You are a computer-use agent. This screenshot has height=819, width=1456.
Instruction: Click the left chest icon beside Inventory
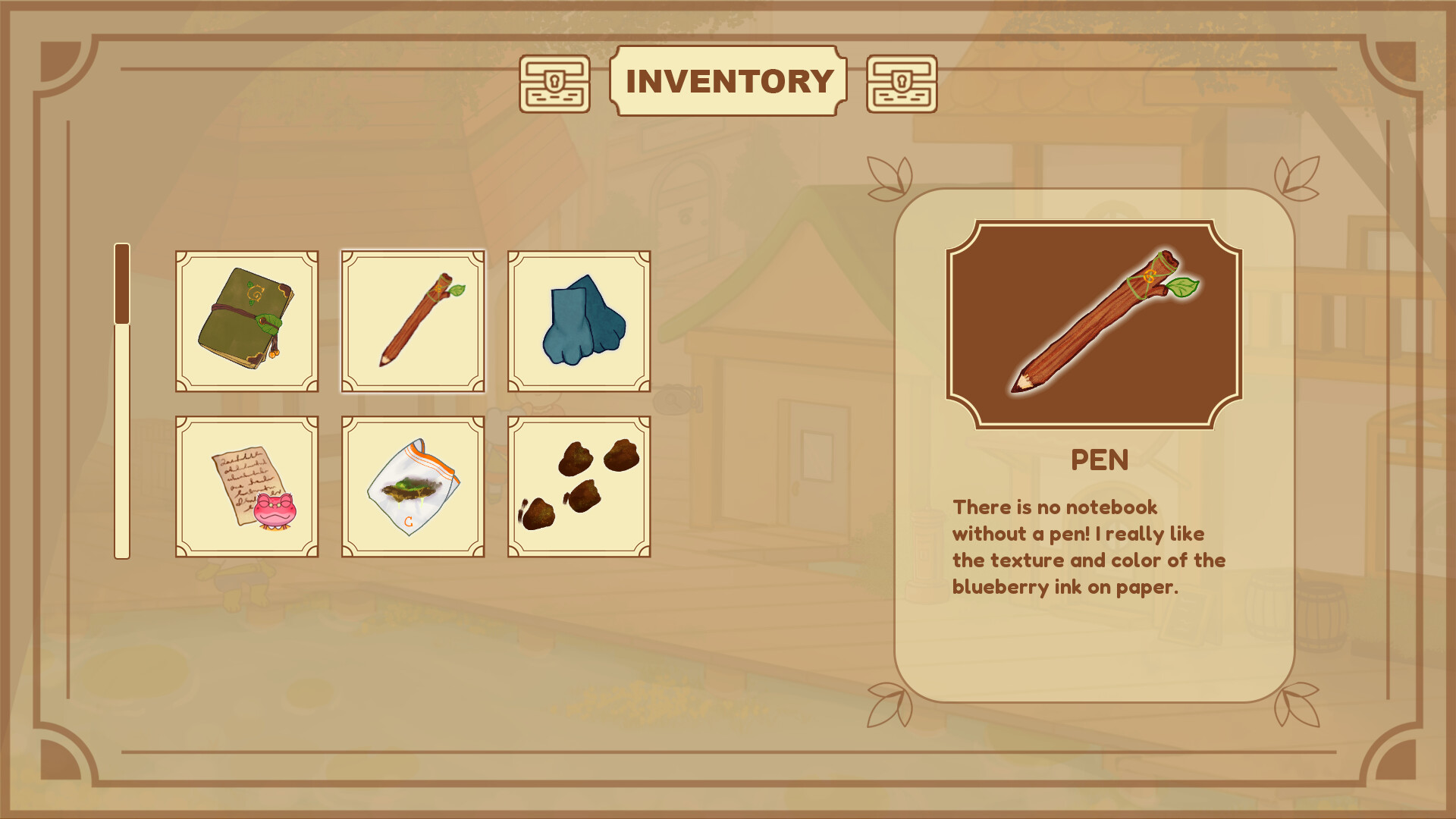[554, 84]
